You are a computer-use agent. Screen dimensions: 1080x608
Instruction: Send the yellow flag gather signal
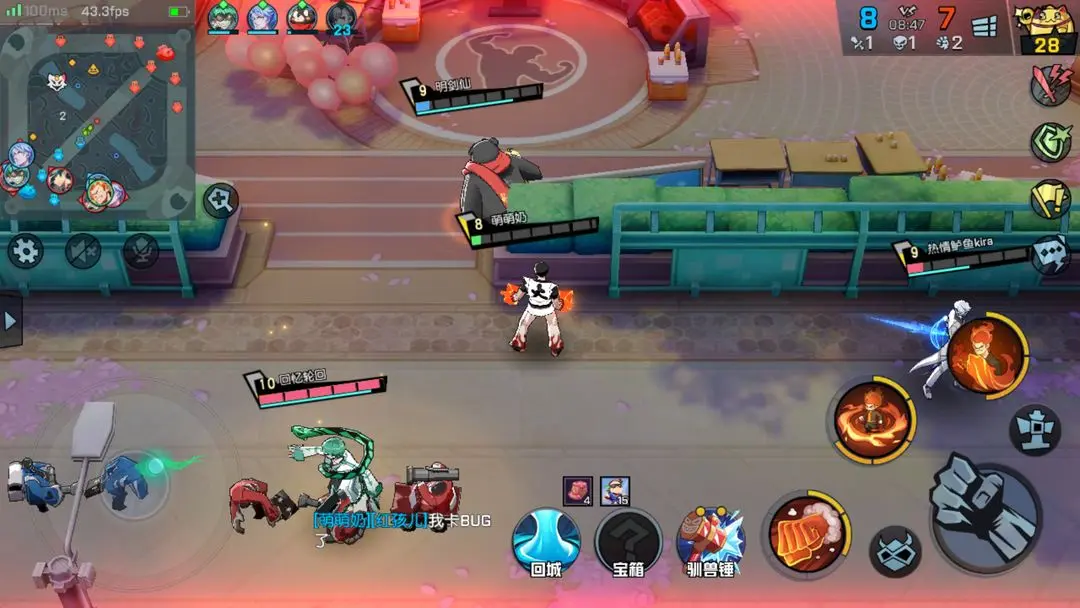(1050, 199)
